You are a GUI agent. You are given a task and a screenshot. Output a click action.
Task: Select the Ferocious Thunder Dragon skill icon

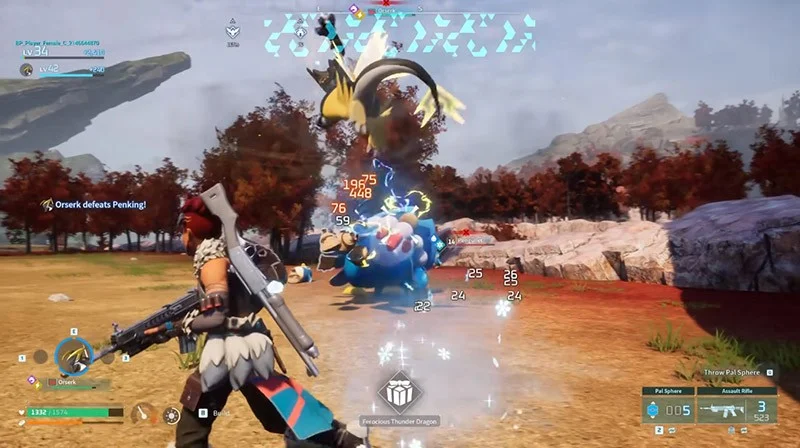(x=400, y=391)
